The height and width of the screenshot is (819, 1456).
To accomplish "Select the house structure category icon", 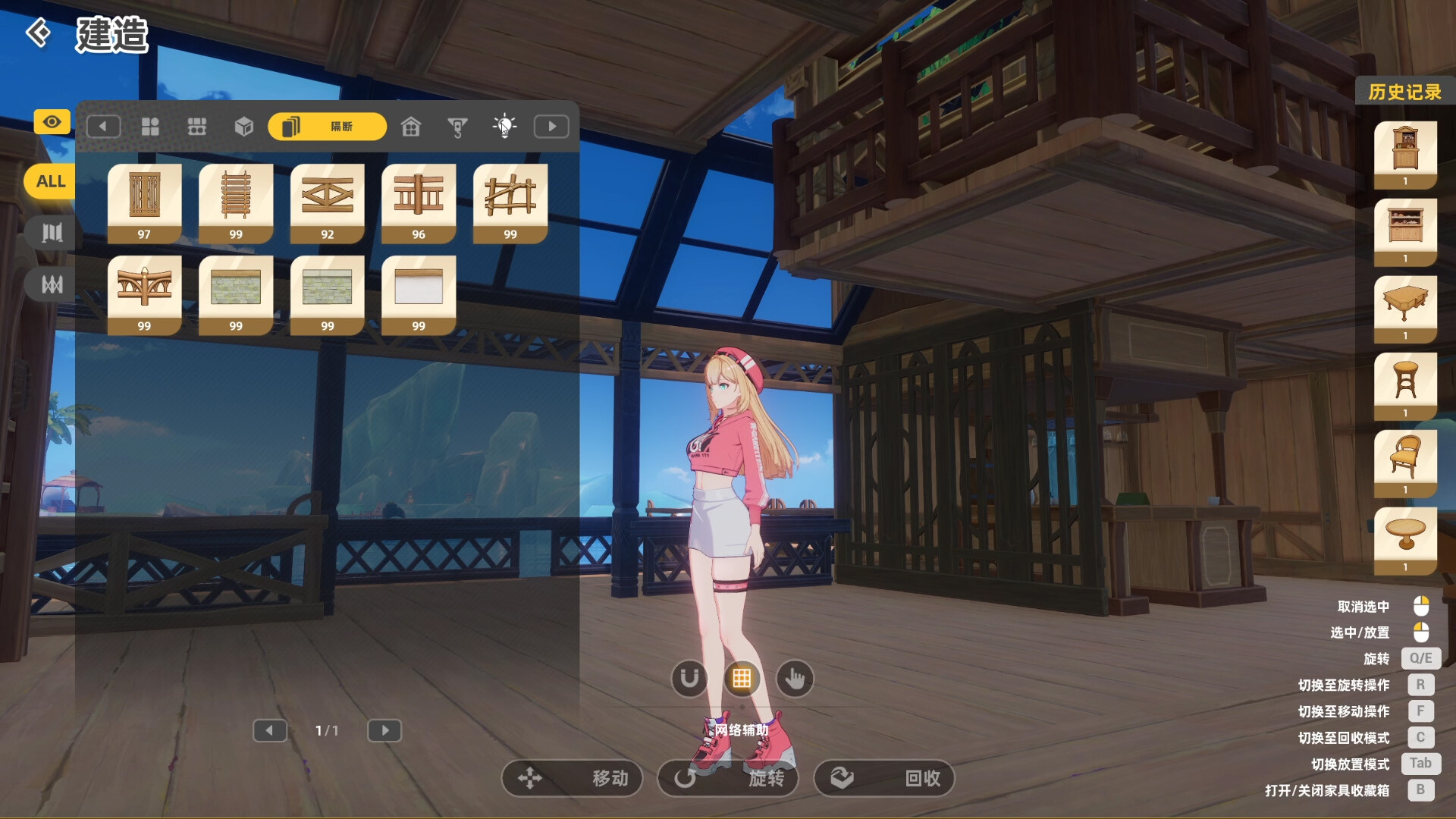I will point(411,127).
